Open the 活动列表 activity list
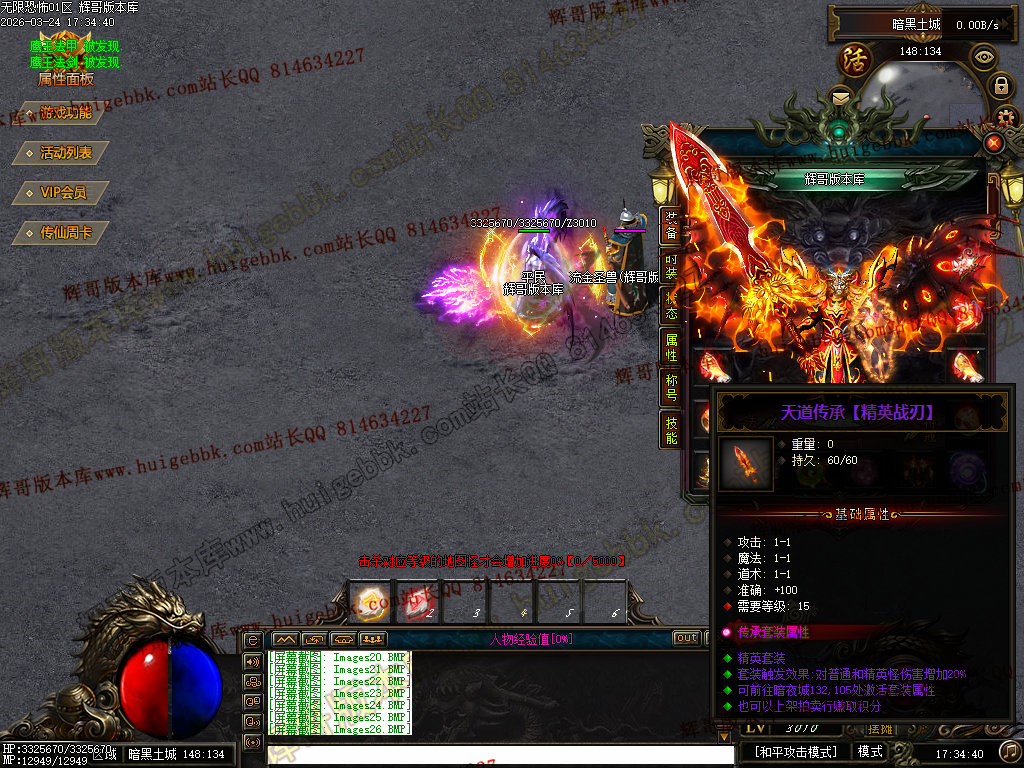 point(65,153)
